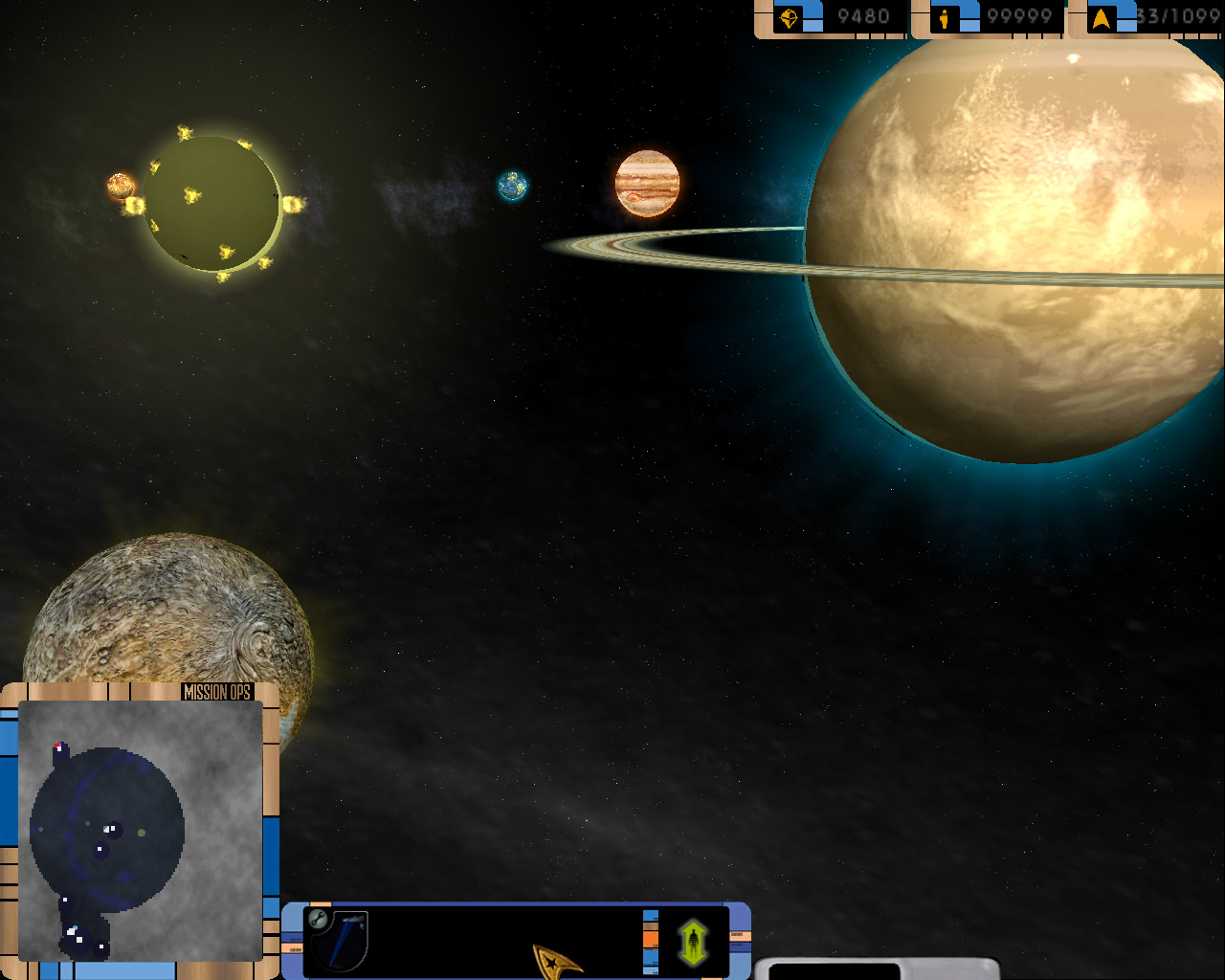Click the Mission Ops minimap

click(140, 830)
